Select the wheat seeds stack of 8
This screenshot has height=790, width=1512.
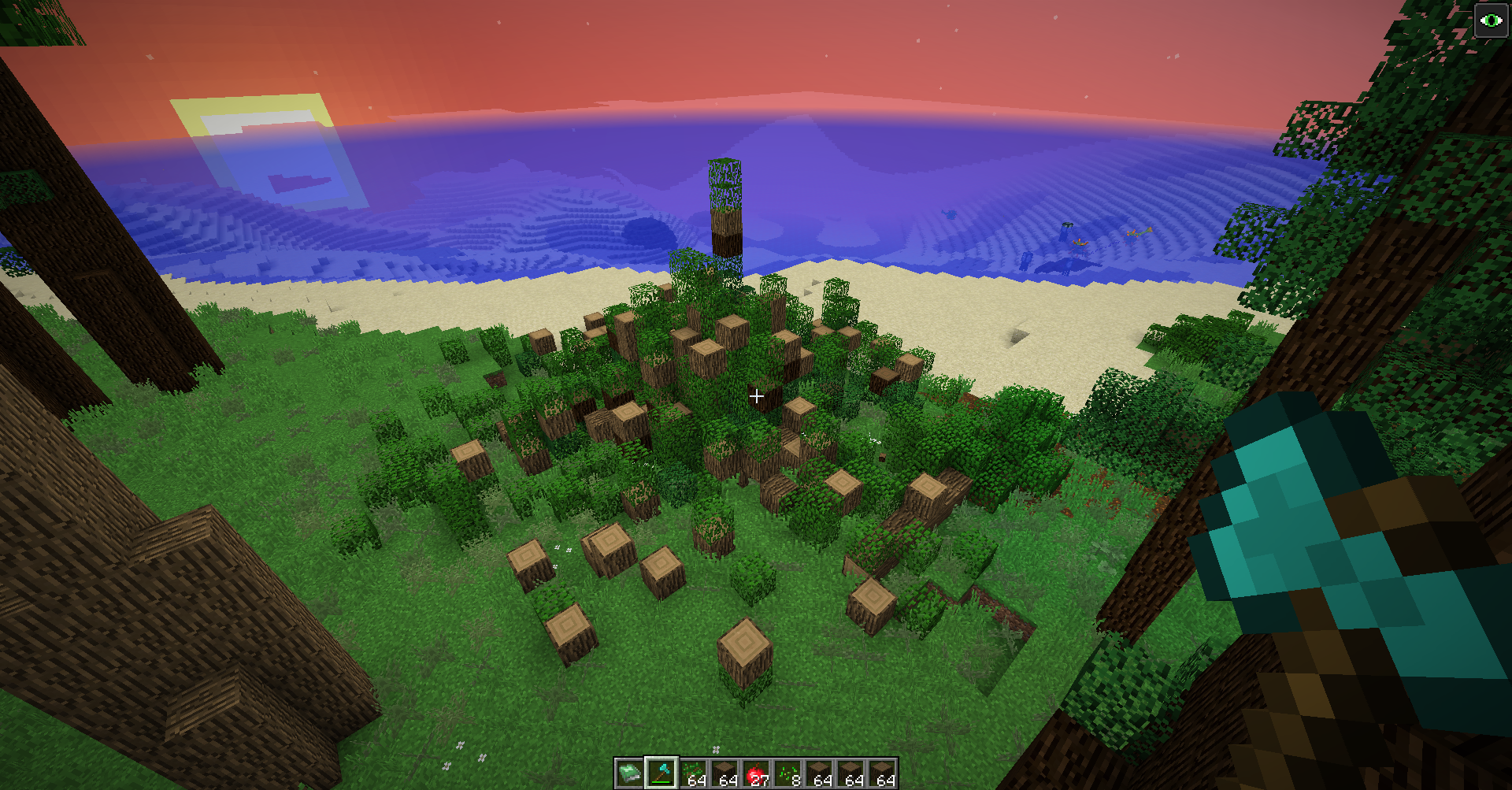(789, 773)
